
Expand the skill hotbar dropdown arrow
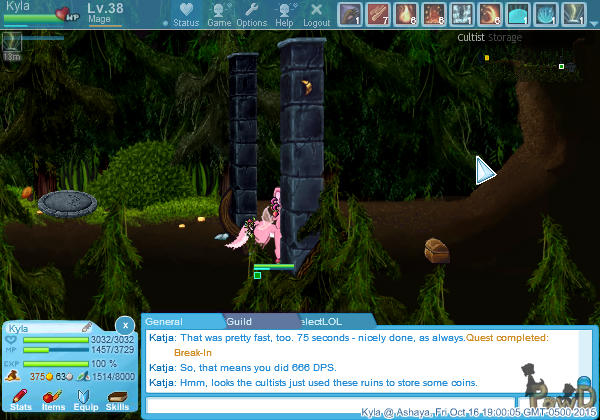coord(593,22)
